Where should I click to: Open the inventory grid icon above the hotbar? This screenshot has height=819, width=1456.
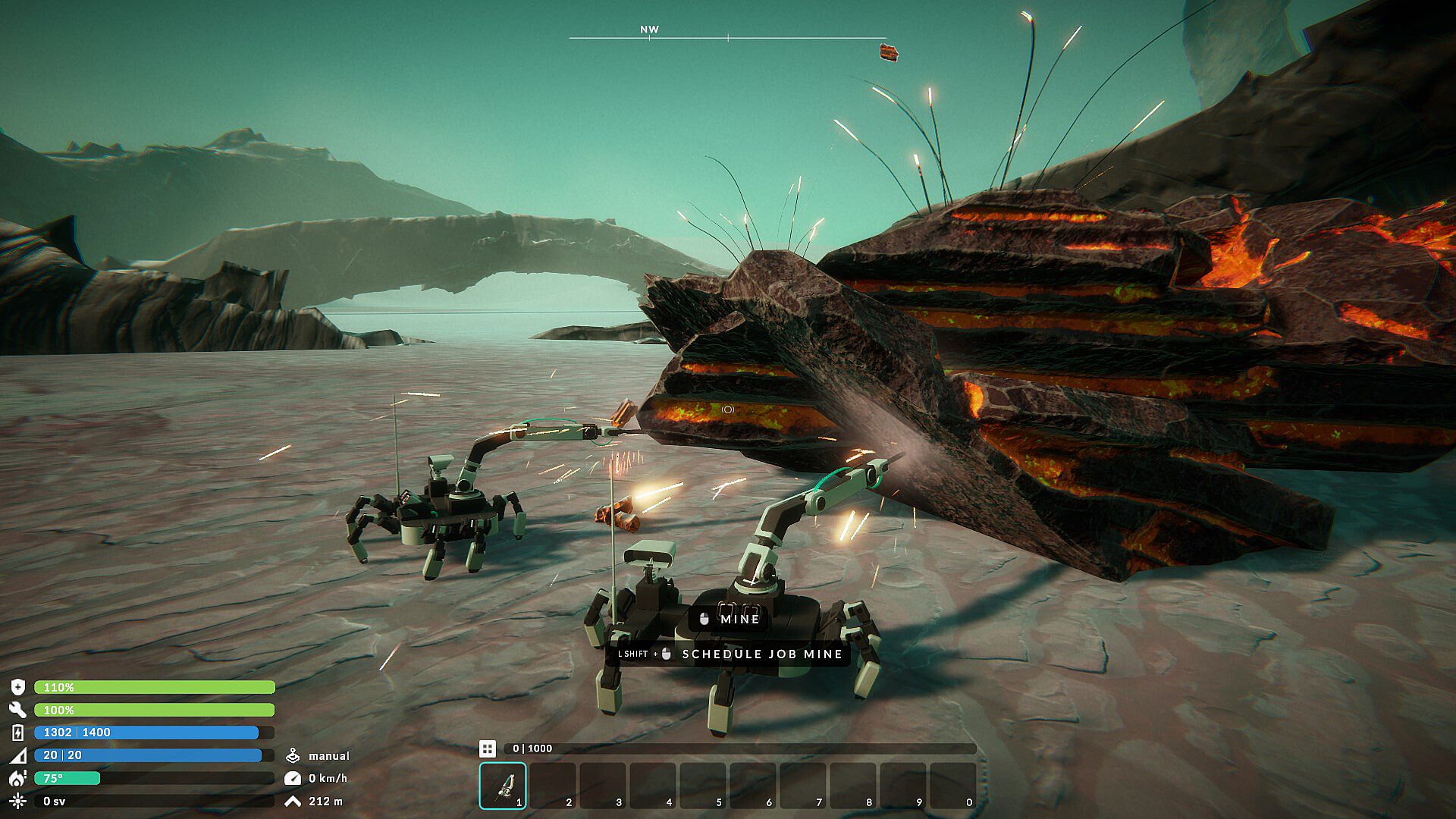[x=488, y=749]
